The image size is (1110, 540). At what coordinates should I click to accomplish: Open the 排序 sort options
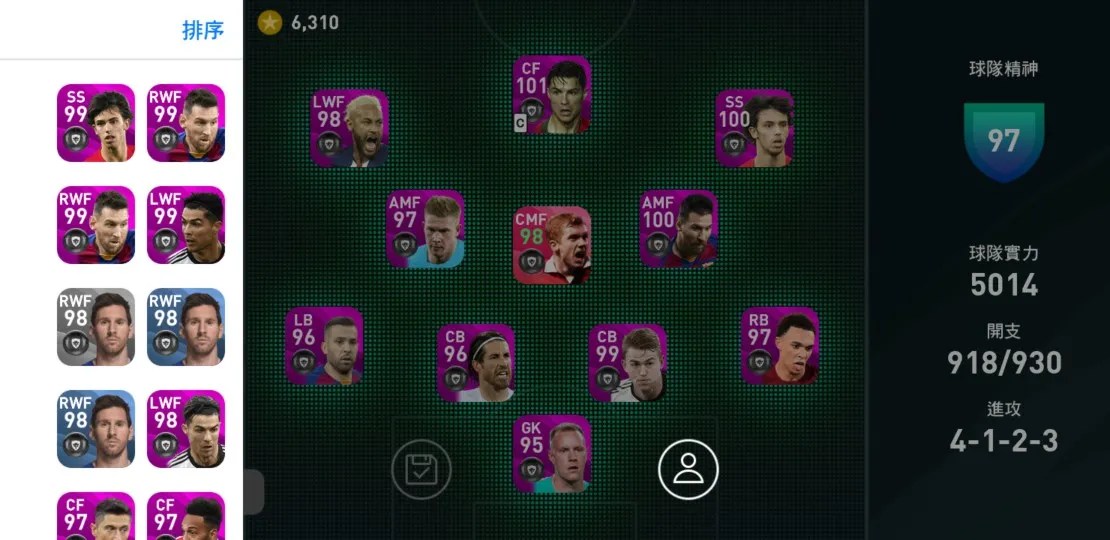(202, 31)
